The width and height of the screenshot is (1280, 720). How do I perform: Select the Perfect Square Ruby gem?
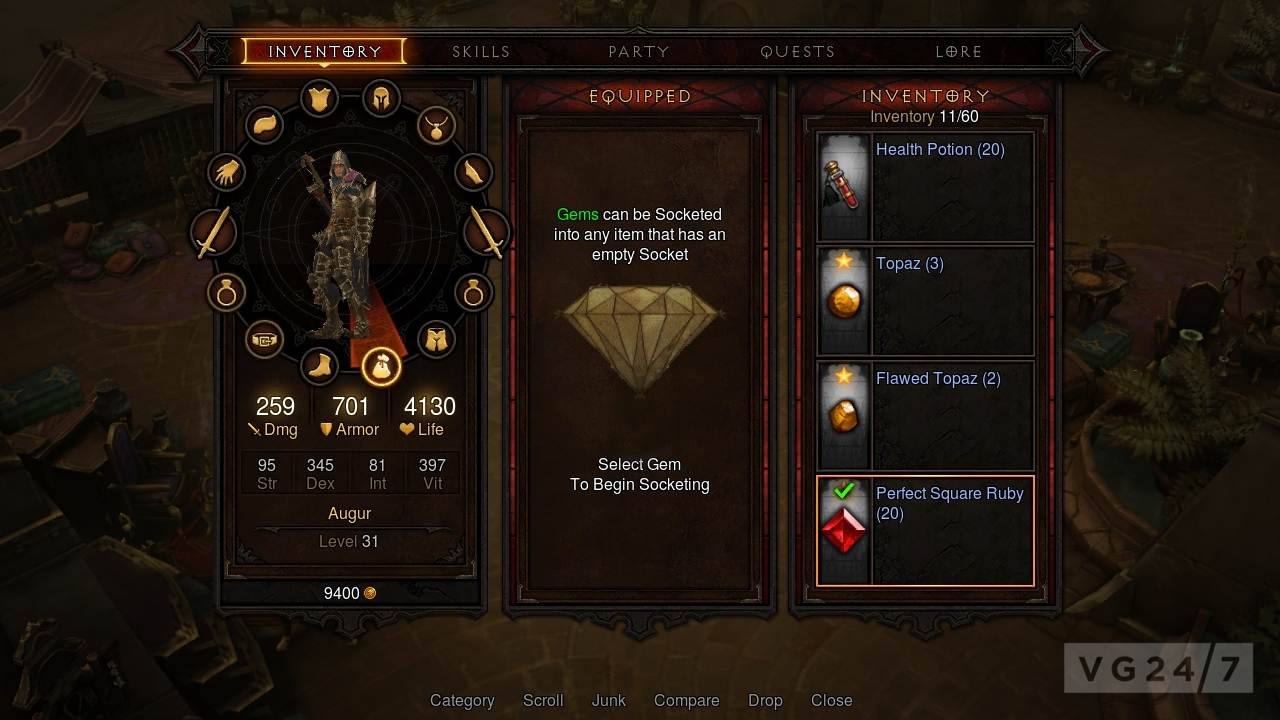coord(925,530)
